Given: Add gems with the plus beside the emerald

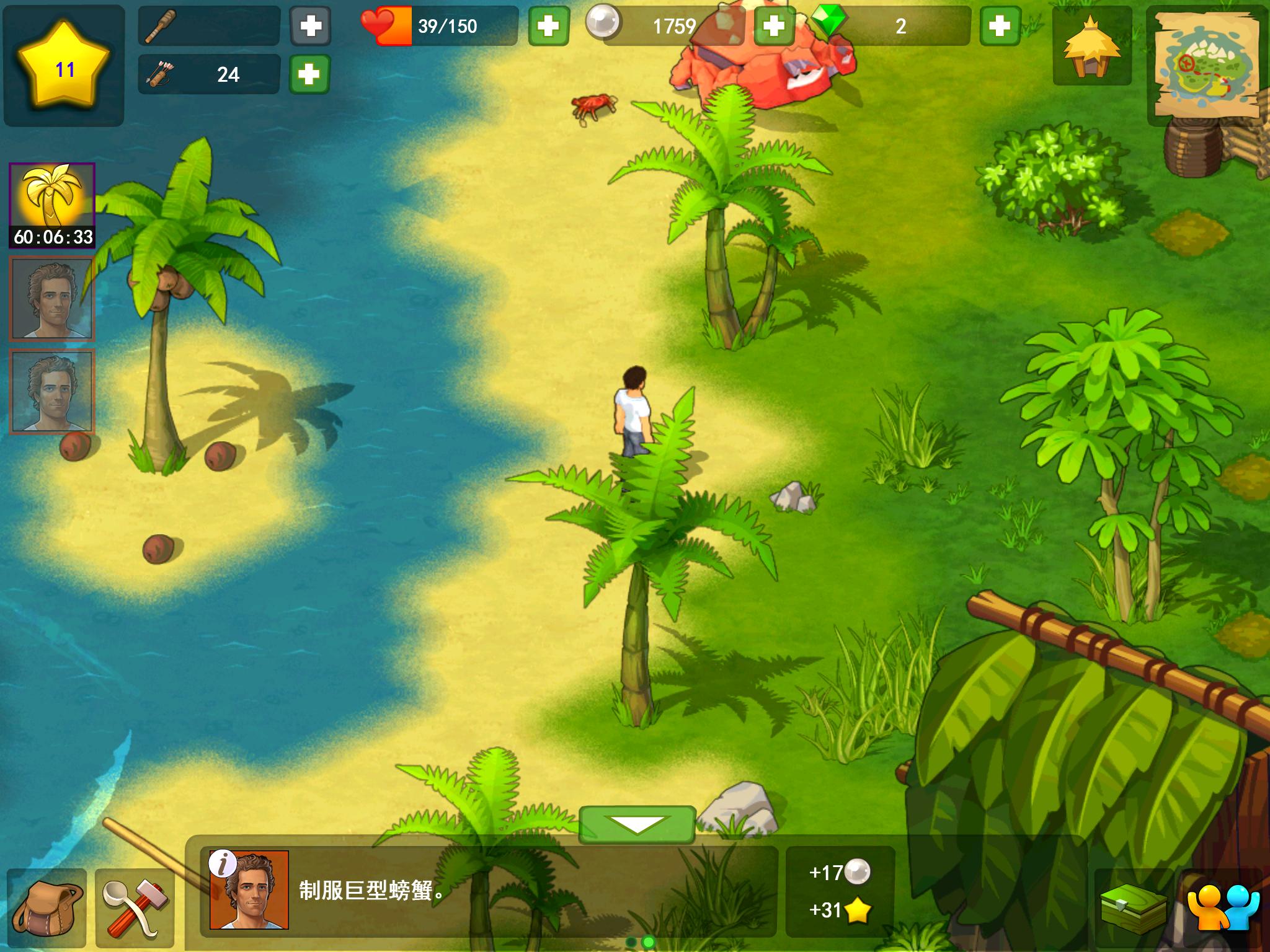Looking at the screenshot, I should coord(1000,26).
